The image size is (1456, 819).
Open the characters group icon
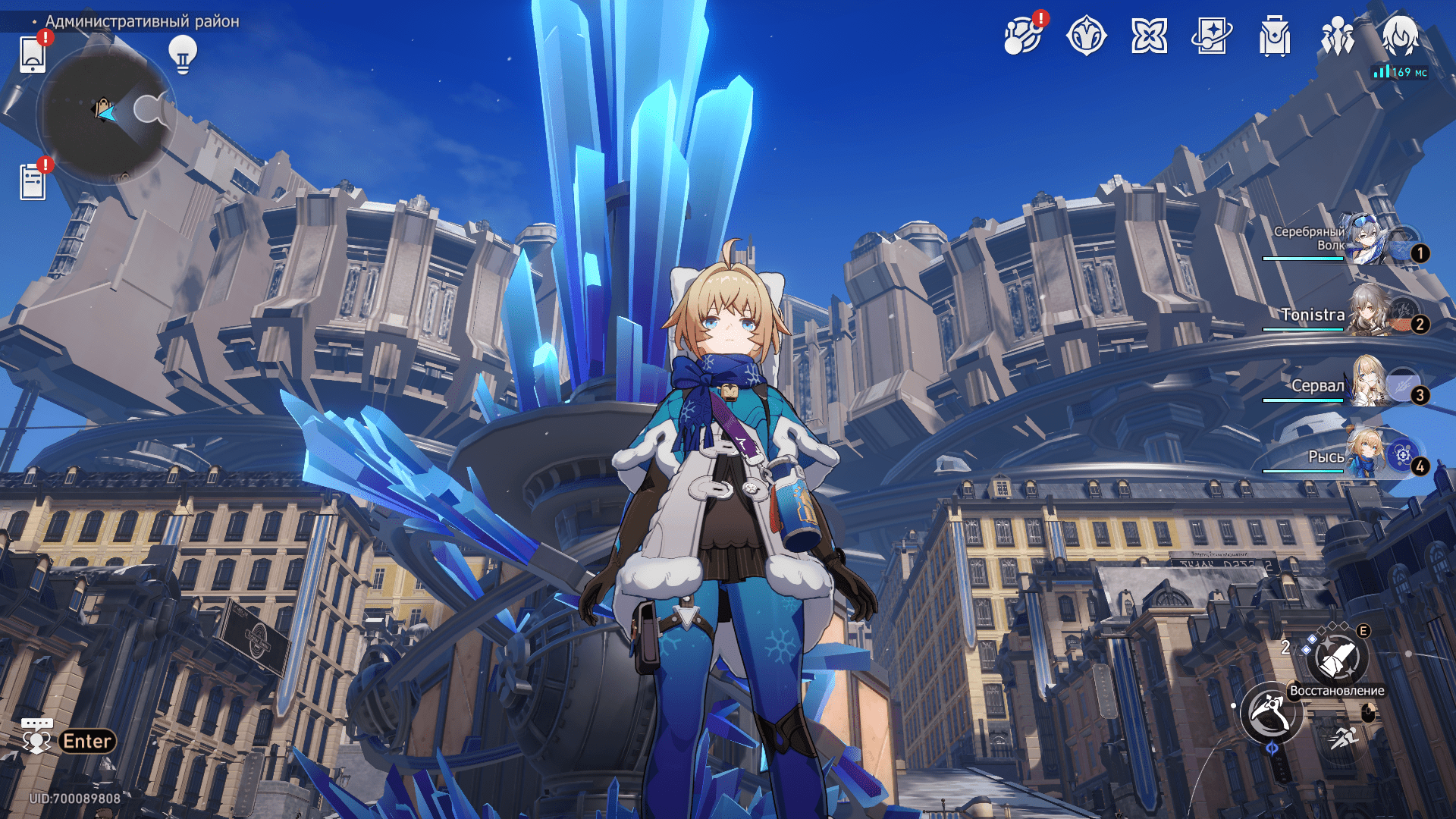point(1337,36)
